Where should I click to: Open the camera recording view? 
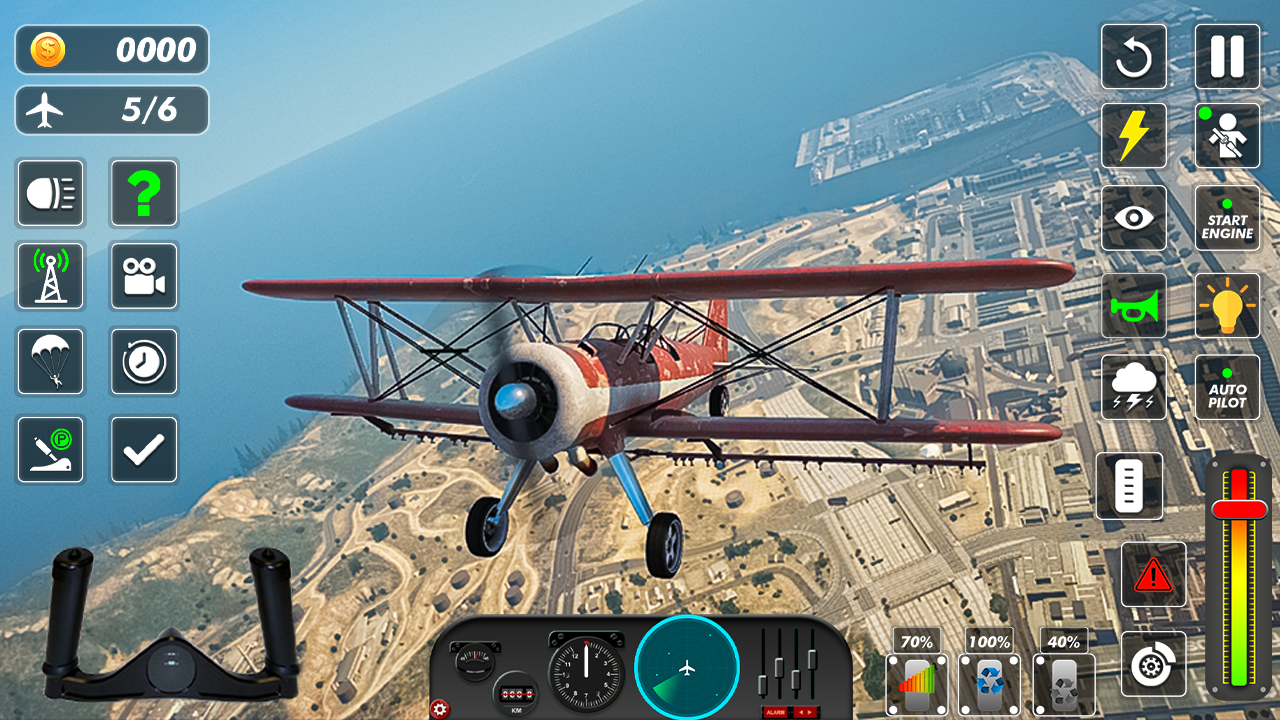pos(144,276)
